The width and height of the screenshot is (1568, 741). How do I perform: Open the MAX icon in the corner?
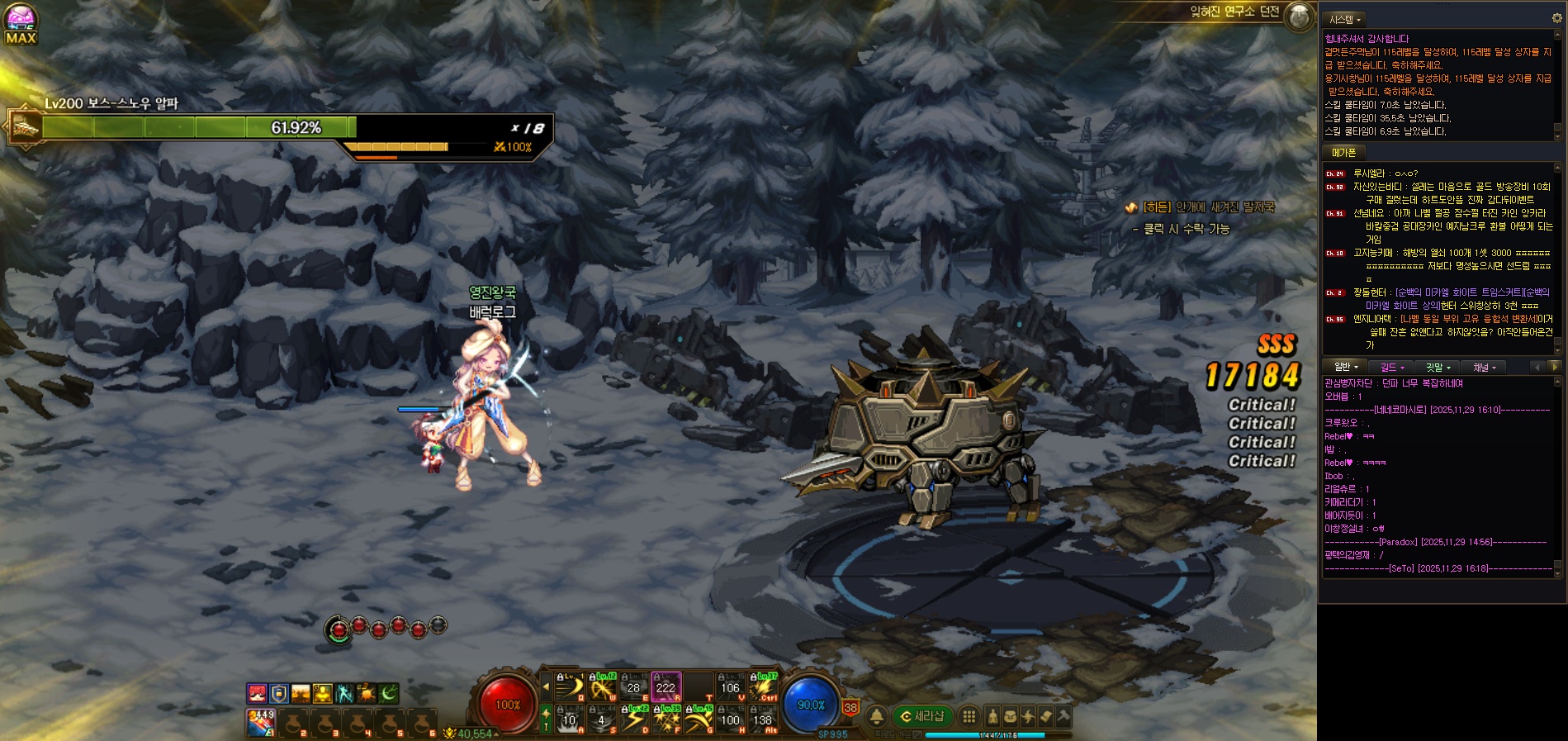[21, 24]
